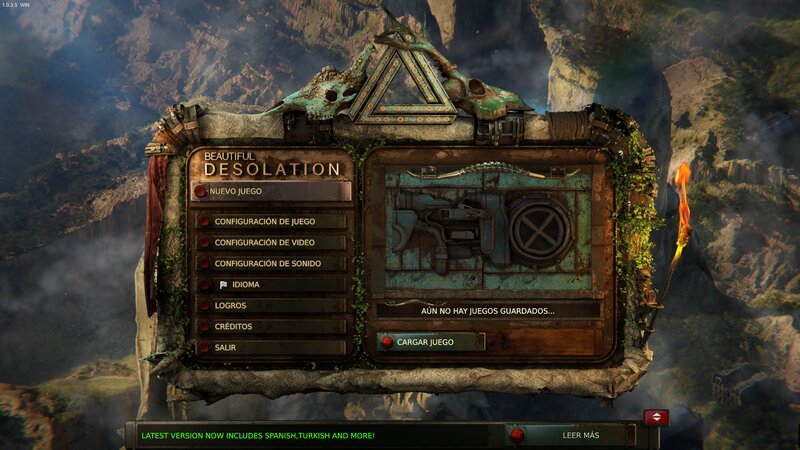View the Logros achievements
The height and width of the screenshot is (450, 800).
click(271, 306)
